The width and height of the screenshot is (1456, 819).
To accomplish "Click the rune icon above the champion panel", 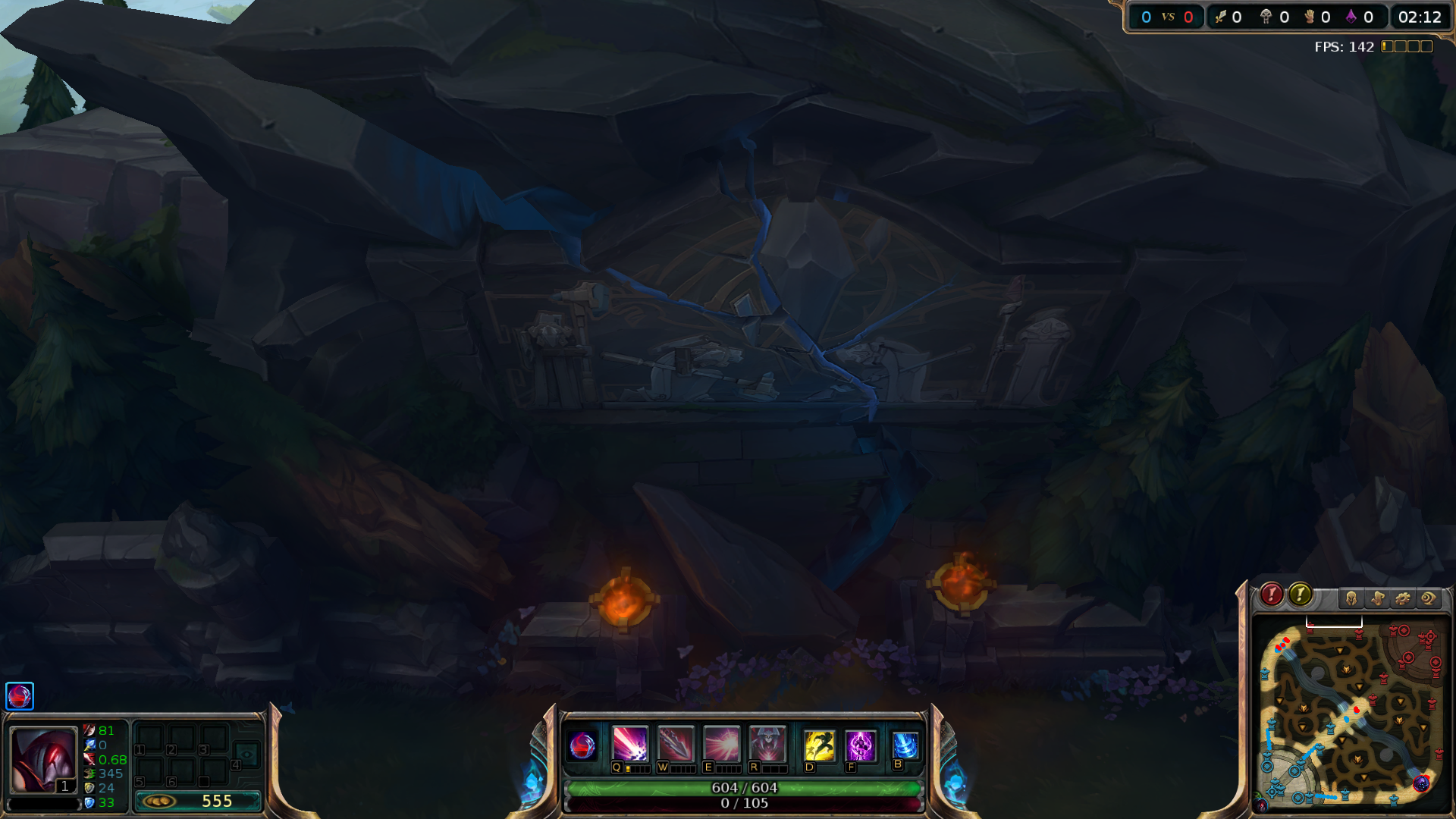I will tap(19, 696).
